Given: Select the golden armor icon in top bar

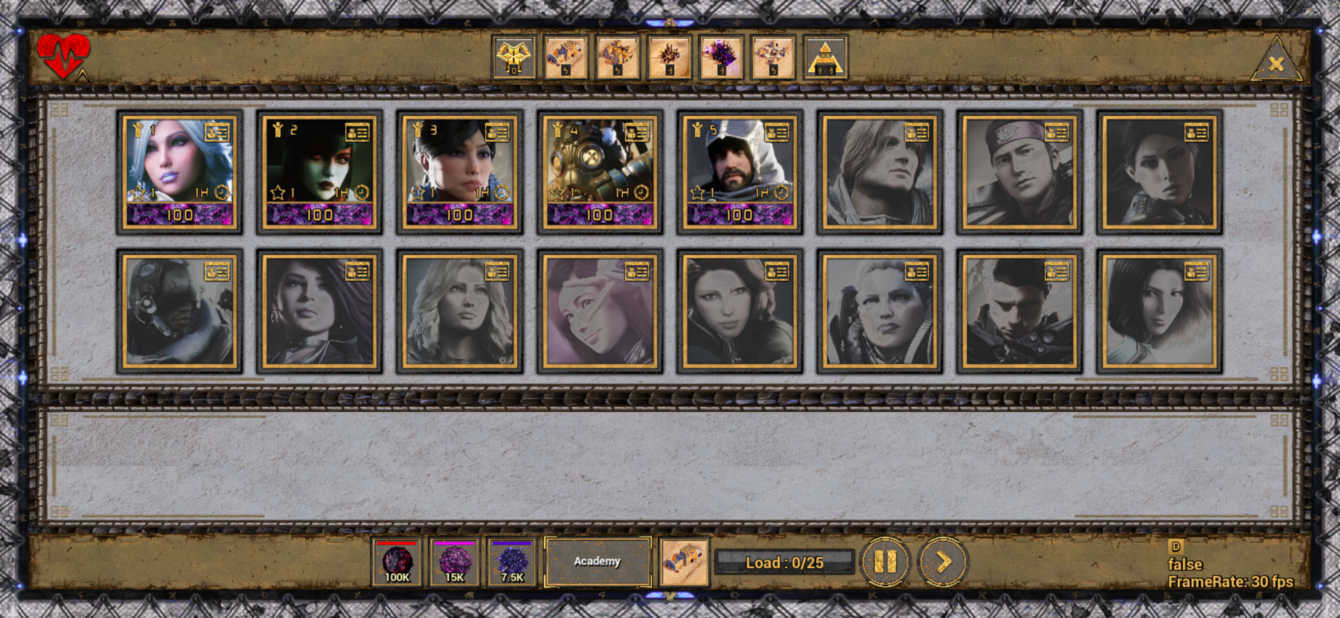Looking at the screenshot, I should click(x=514, y=58).
